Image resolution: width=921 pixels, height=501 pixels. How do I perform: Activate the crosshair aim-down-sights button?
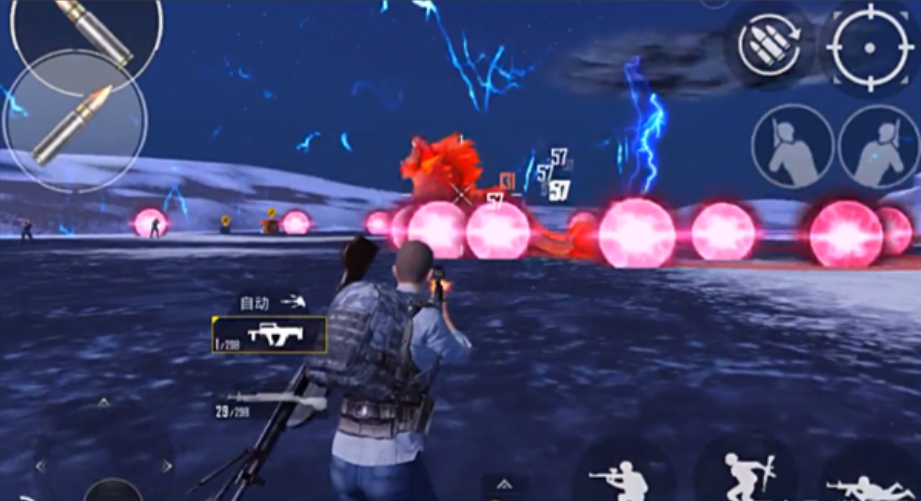tap(868, 46)
